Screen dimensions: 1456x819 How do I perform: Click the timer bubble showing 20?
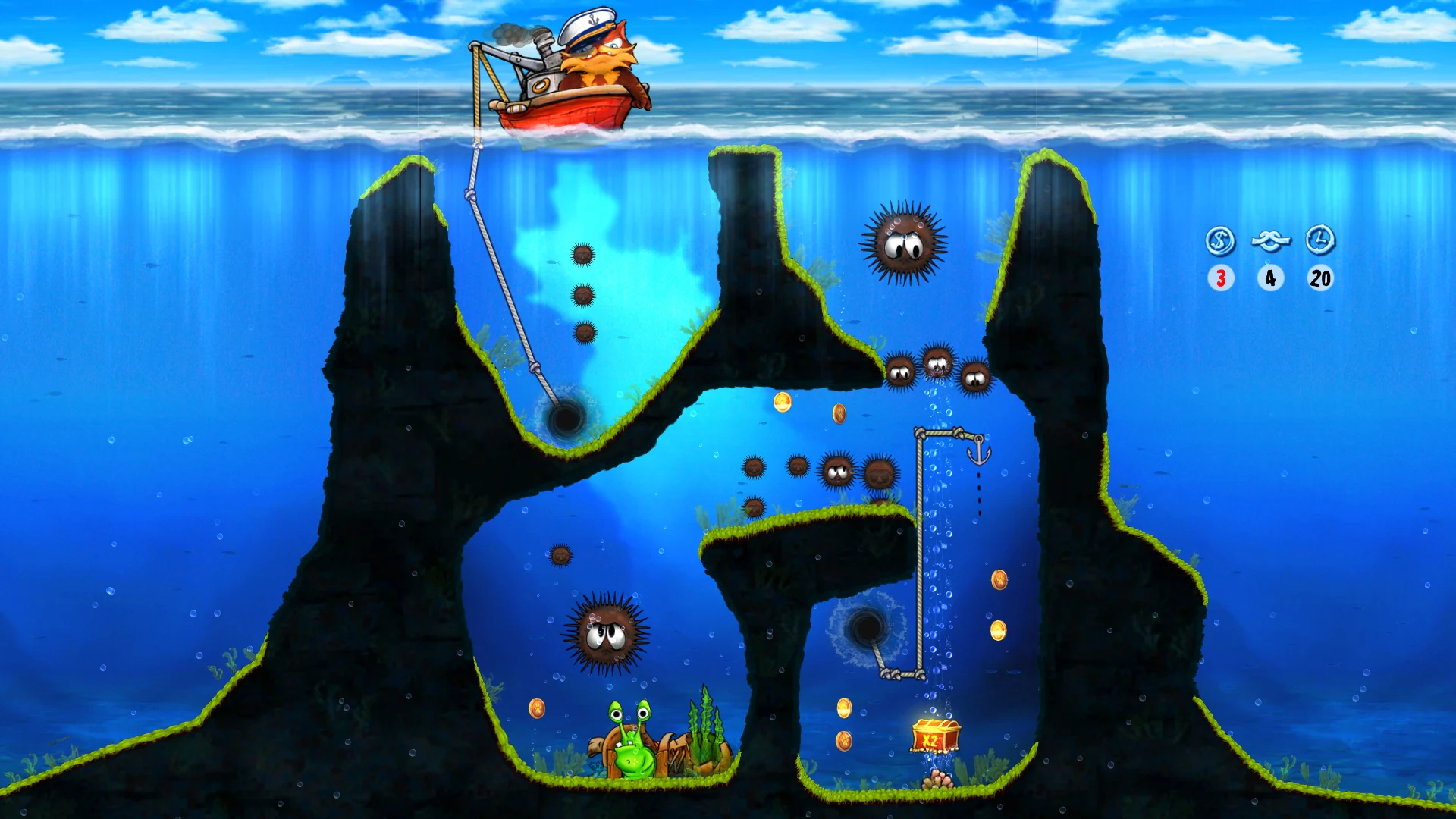coord(1320,278)
